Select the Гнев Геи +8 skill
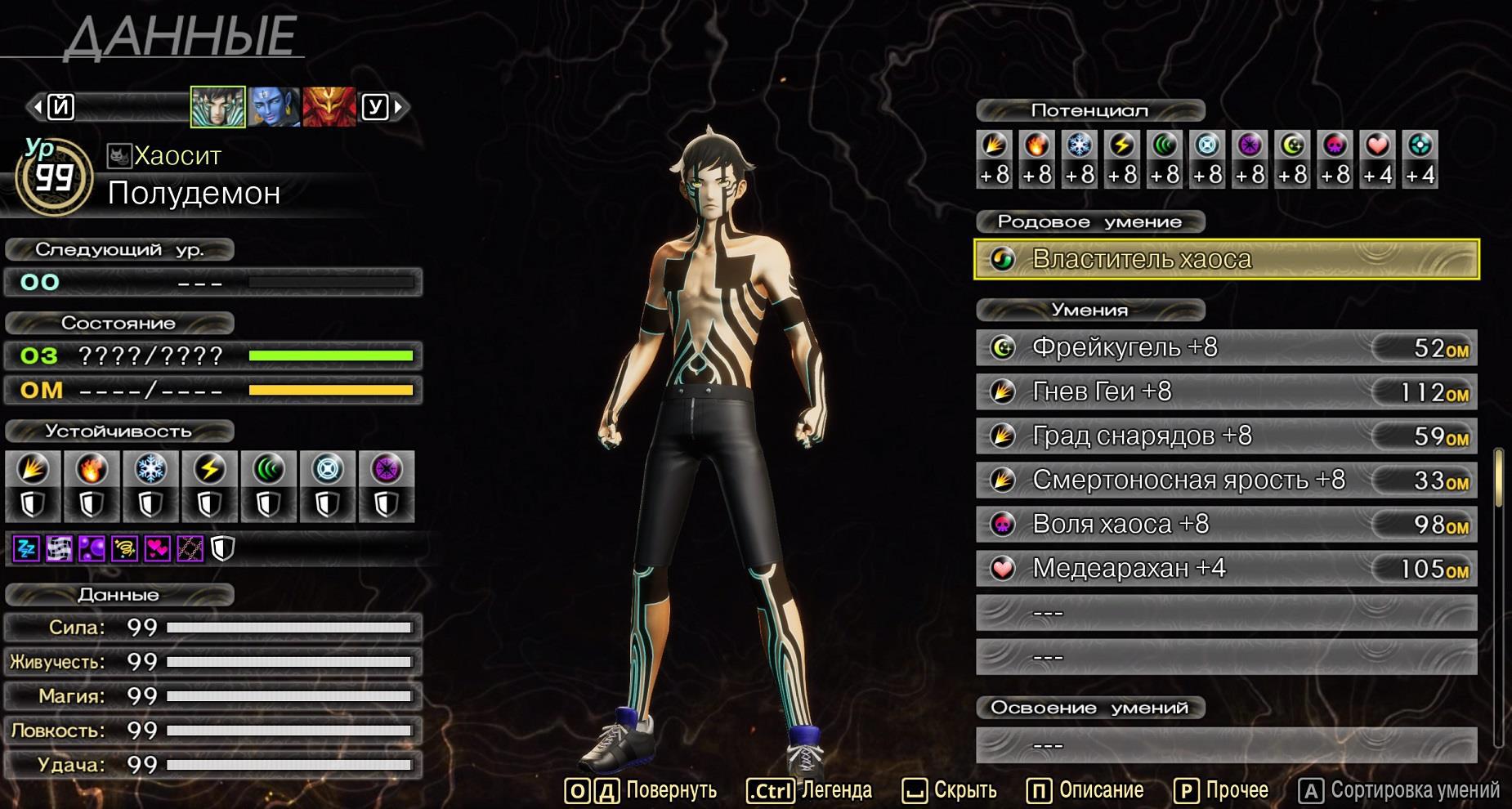The width and height of the screenshot is (1512, 809). tap(1226, 392)
